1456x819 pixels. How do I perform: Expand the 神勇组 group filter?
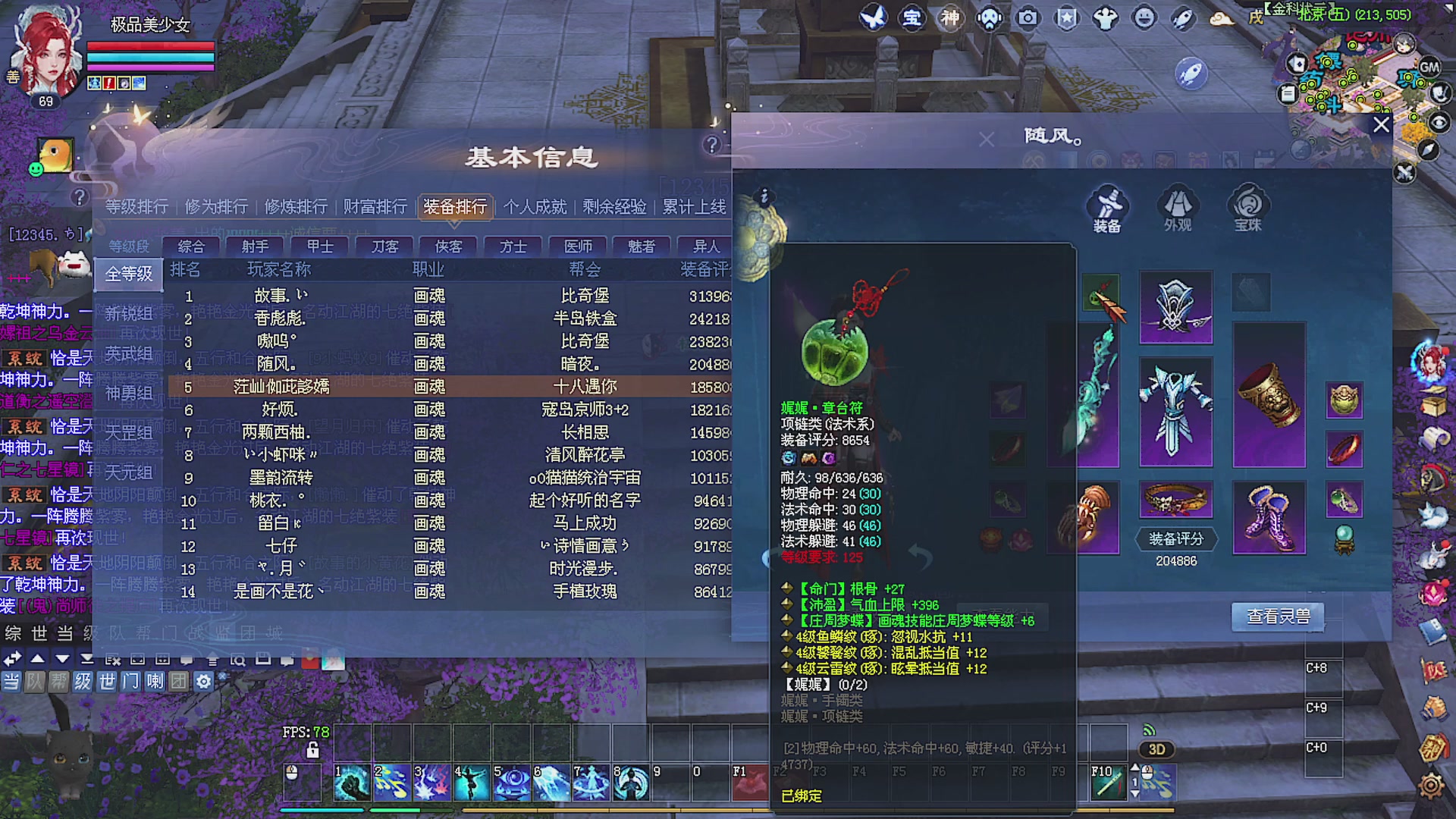[127, 391]
